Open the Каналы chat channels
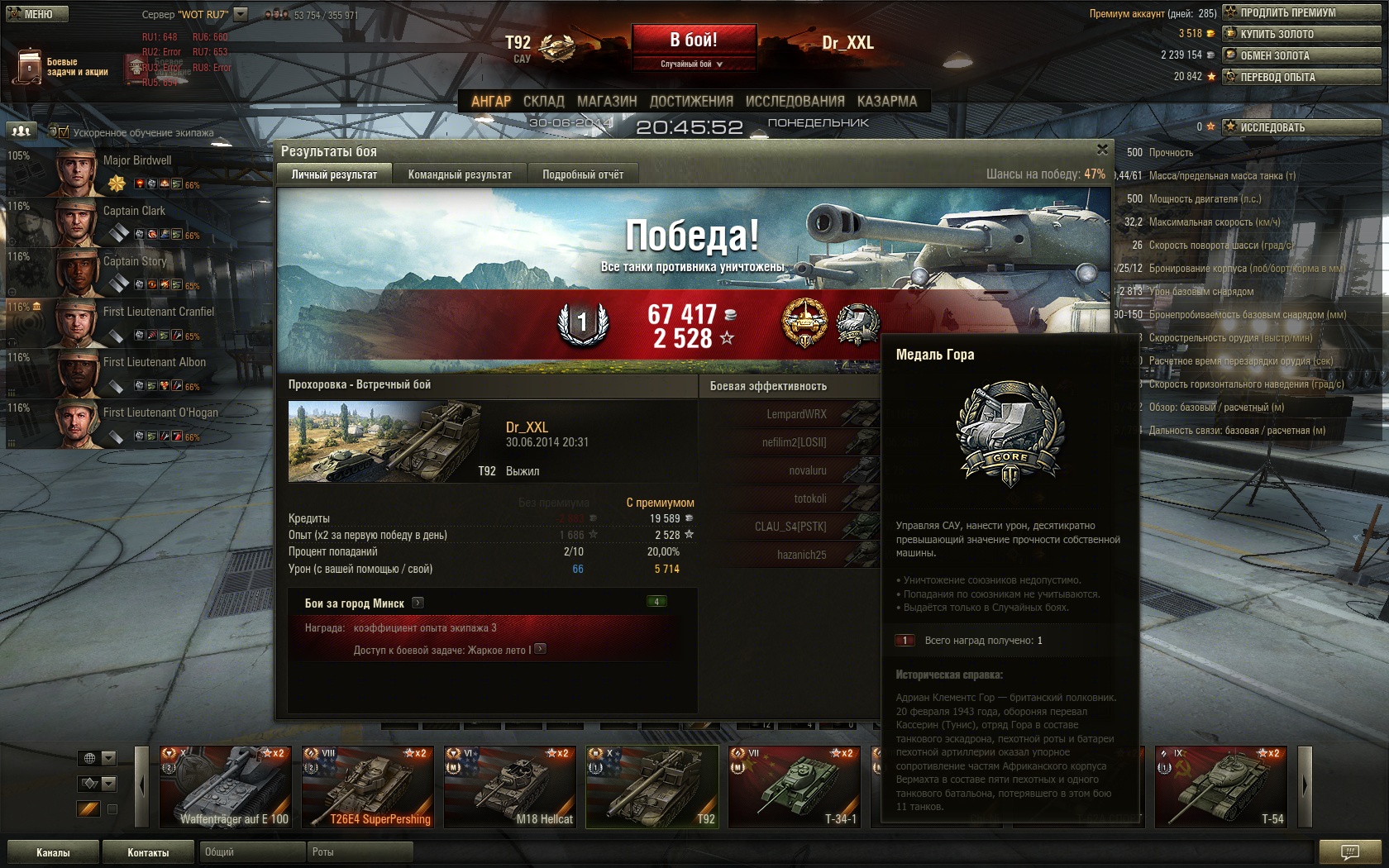 tap(53, 852)
